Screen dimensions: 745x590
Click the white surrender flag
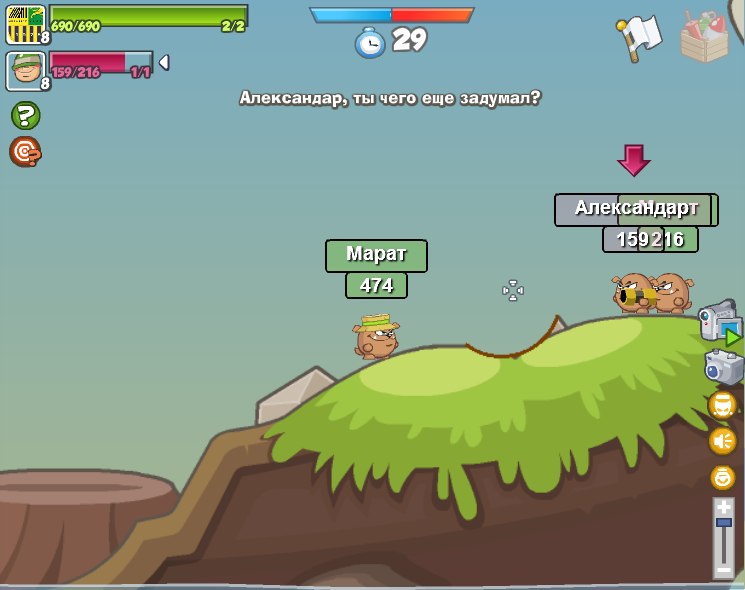click(x=640, y=37)
